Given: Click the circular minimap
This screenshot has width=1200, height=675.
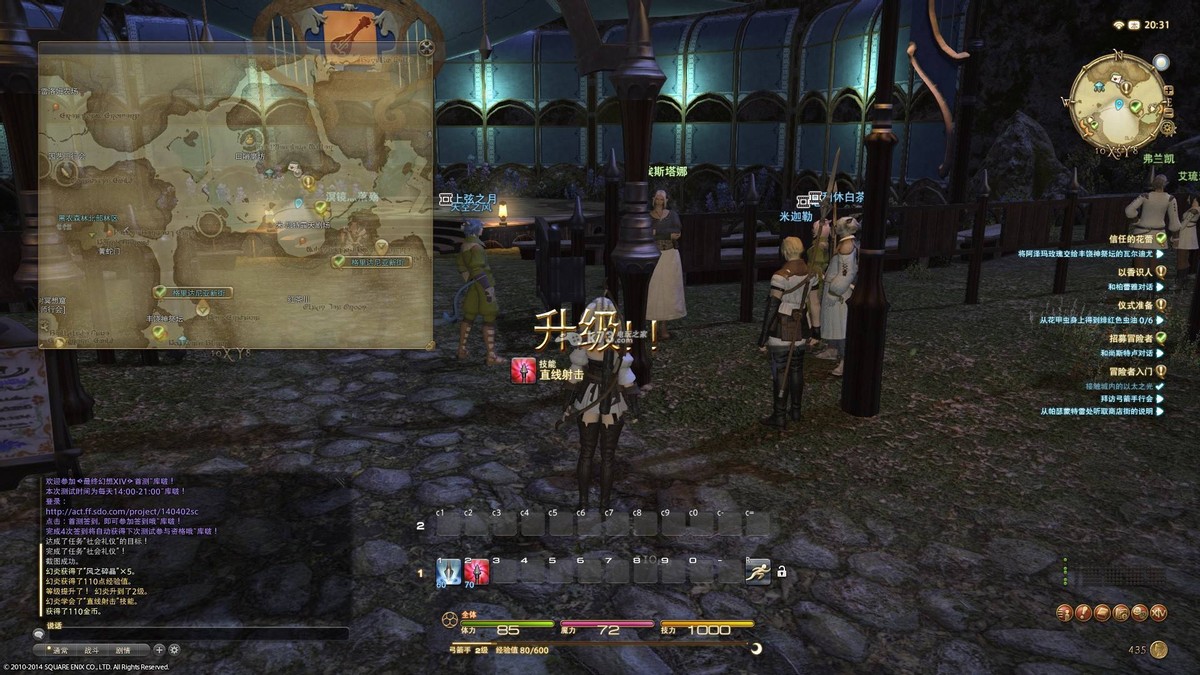Looking at the screenshot, I should [1116, 99].
